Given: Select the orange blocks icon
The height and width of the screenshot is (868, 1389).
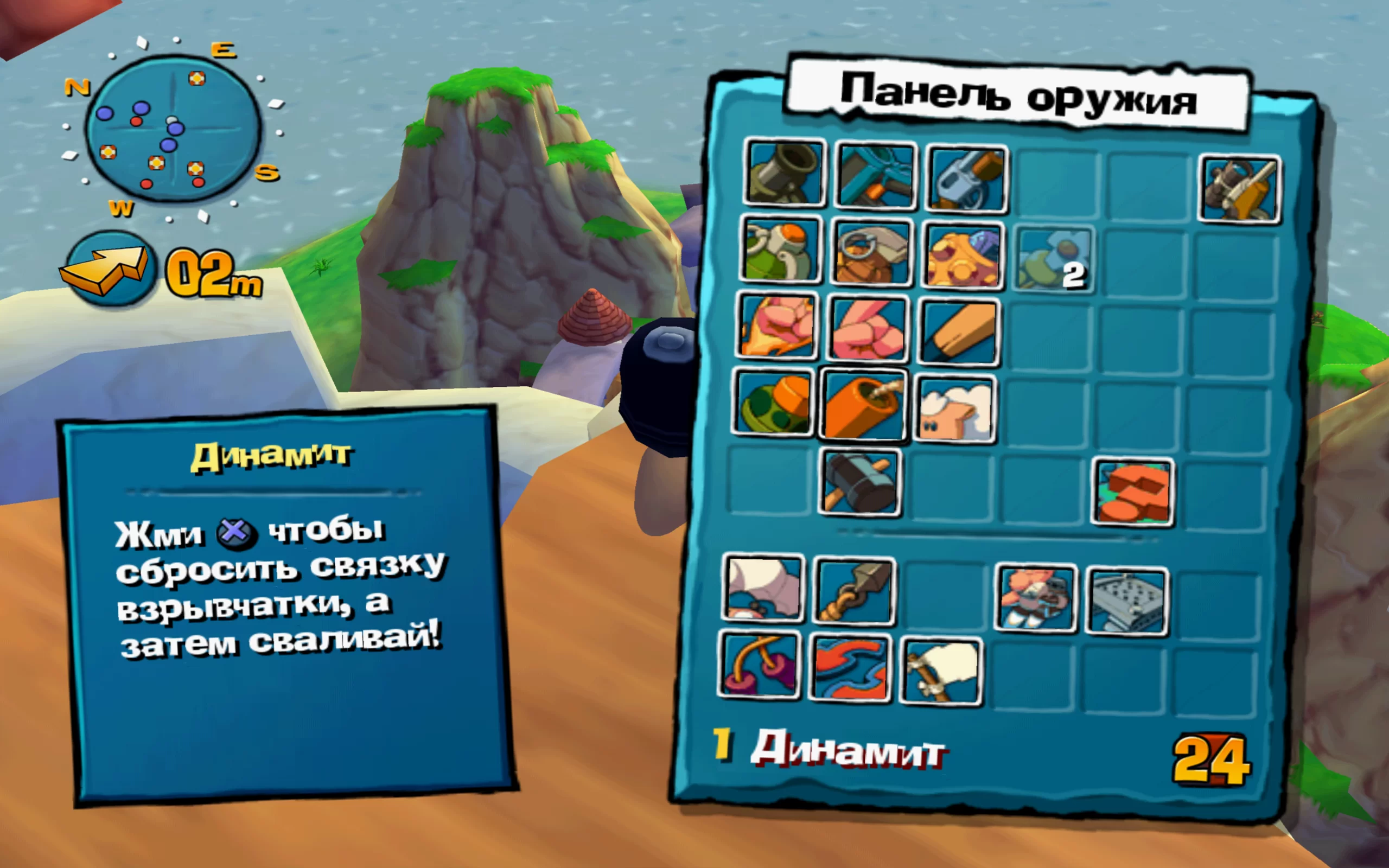Looking at the screenshot, I should tap(1132, 492).
